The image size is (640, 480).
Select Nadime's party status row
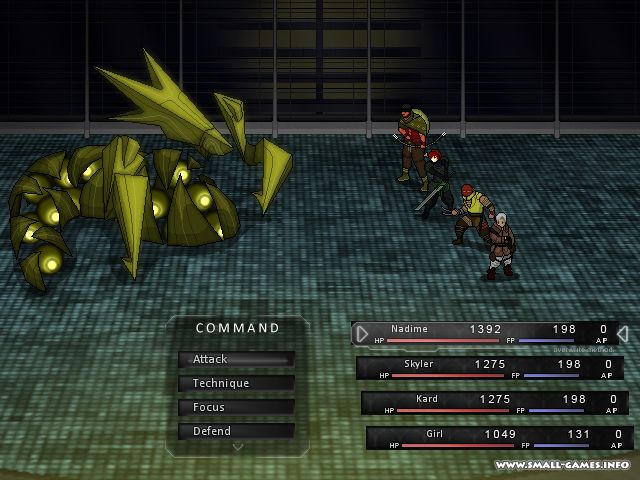[489, 333]
